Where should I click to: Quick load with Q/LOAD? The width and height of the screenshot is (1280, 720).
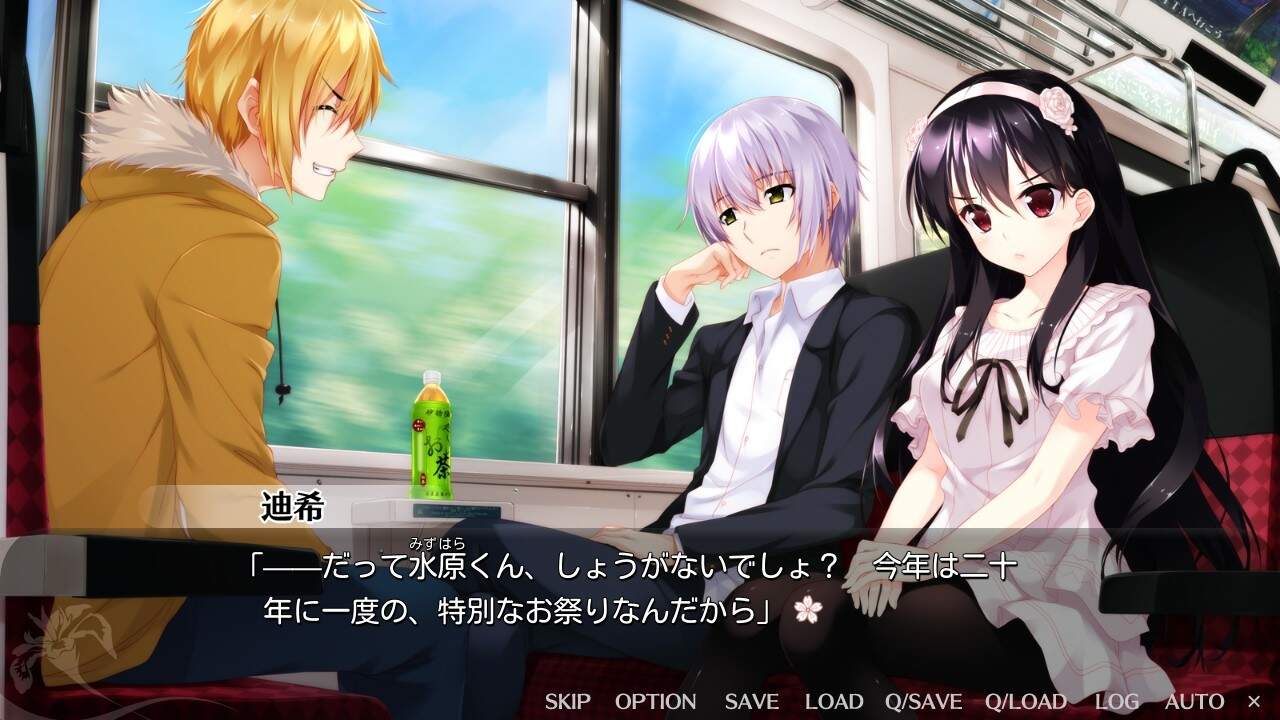(x=1026, y=701)
